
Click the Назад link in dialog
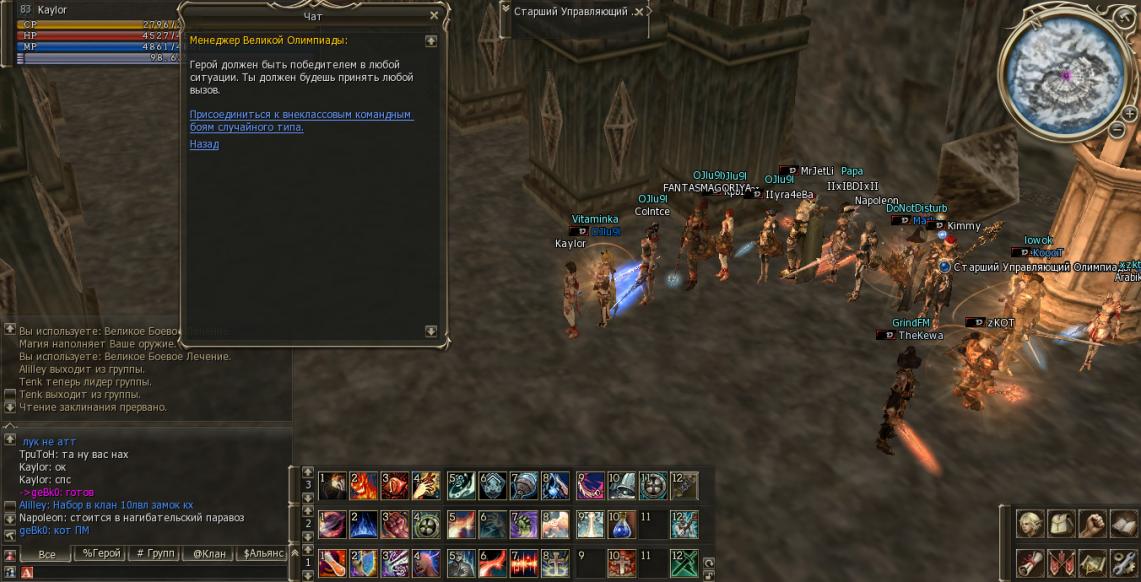(x=204, y=144)
